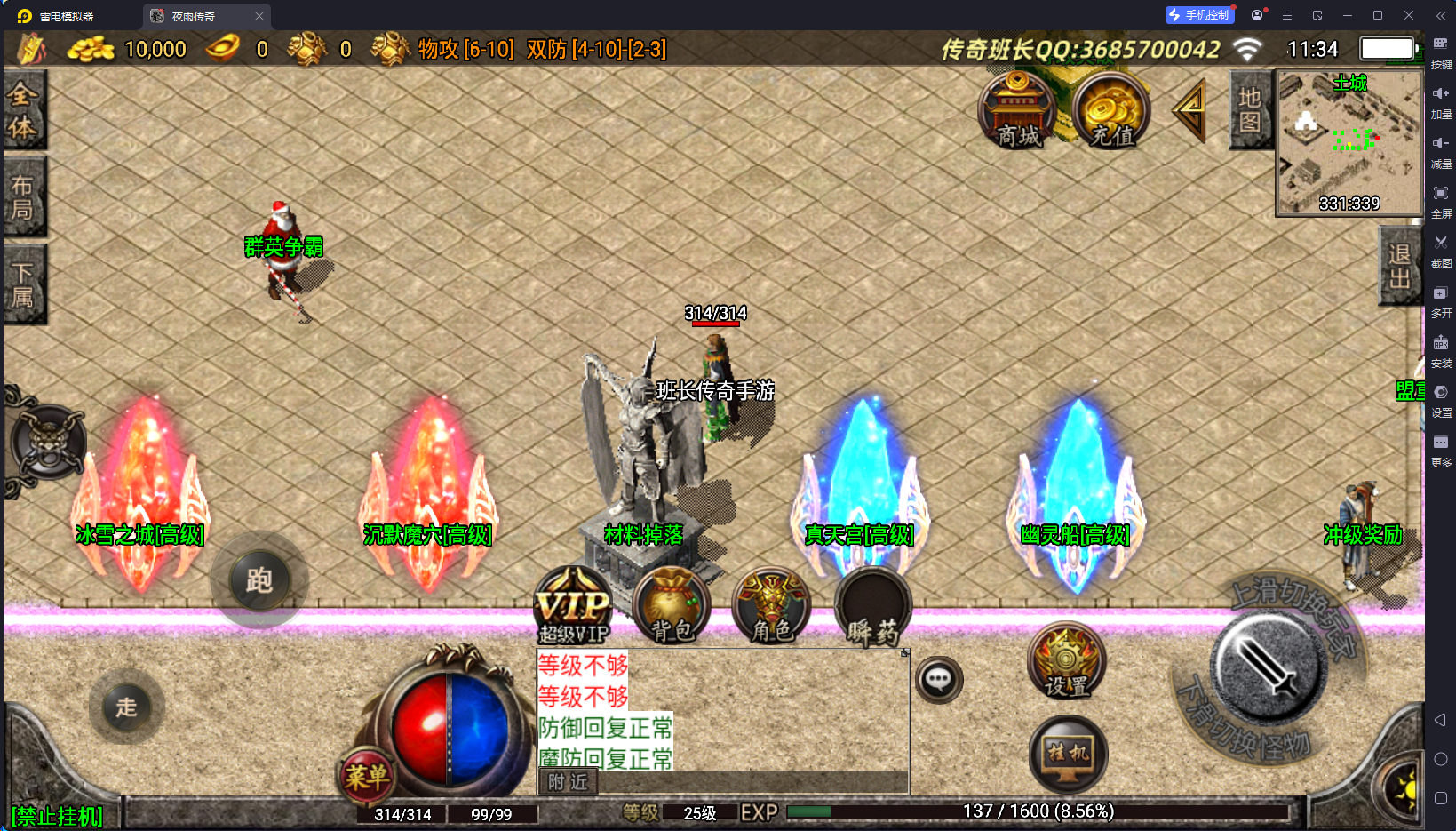The width and height of the screenshot is (1456, 831).
Task: Open the 角色 character sheet
Action: coord(771,606)
